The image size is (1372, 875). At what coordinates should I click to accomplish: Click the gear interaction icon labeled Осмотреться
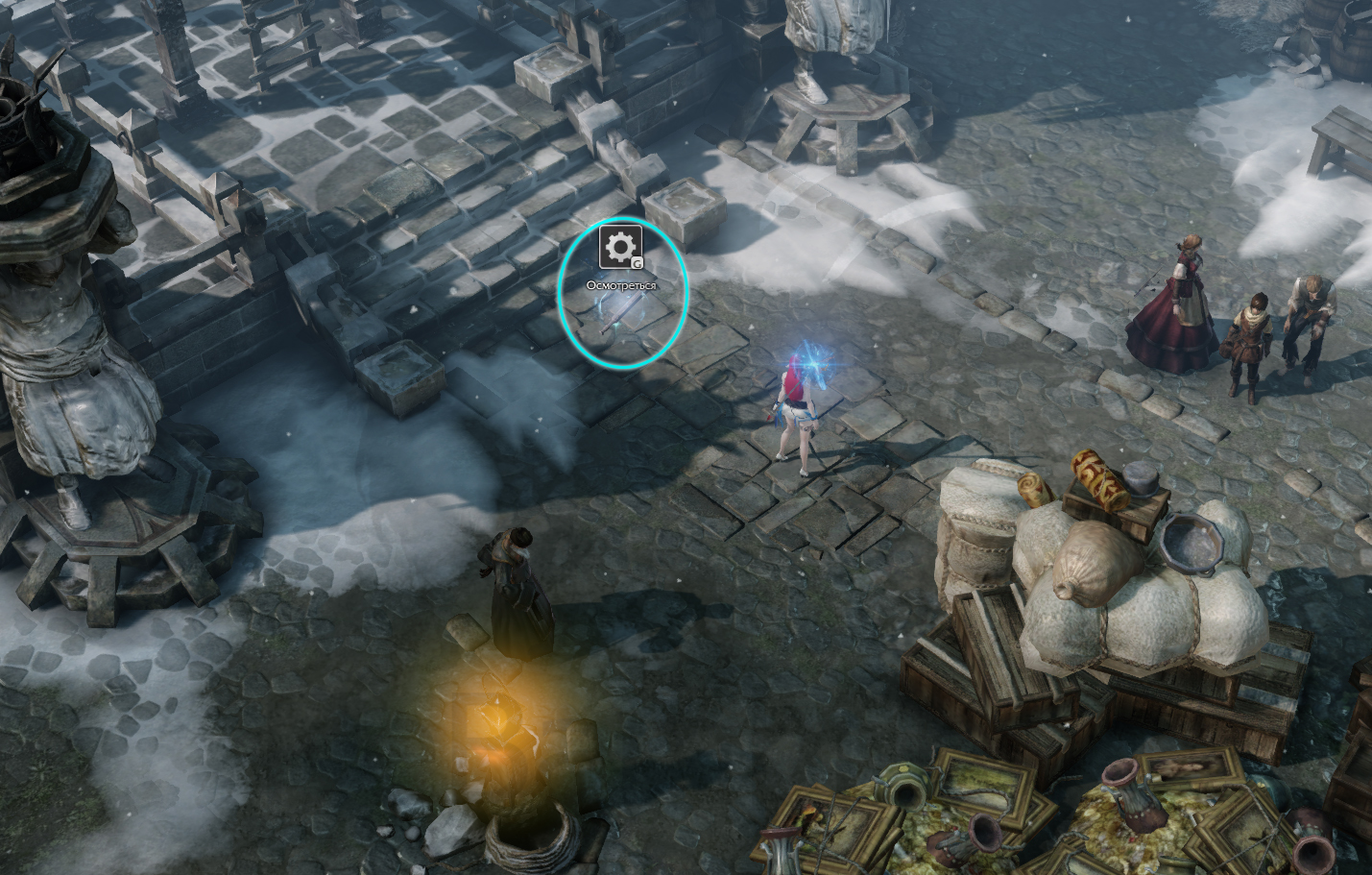coord(620,248)
